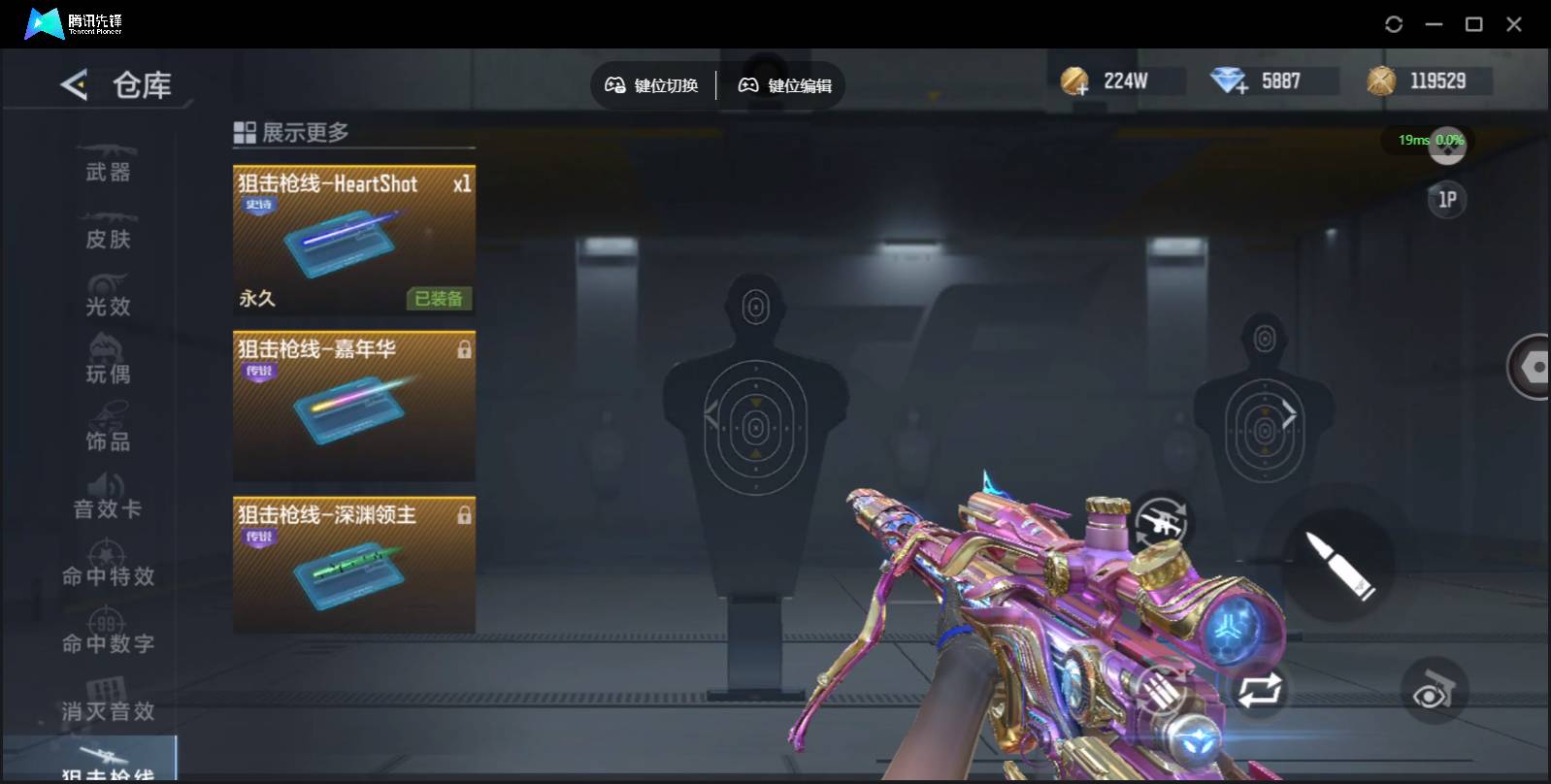Click the 键位切换 key switch button
1551x784 pixels.
point(652,85)
